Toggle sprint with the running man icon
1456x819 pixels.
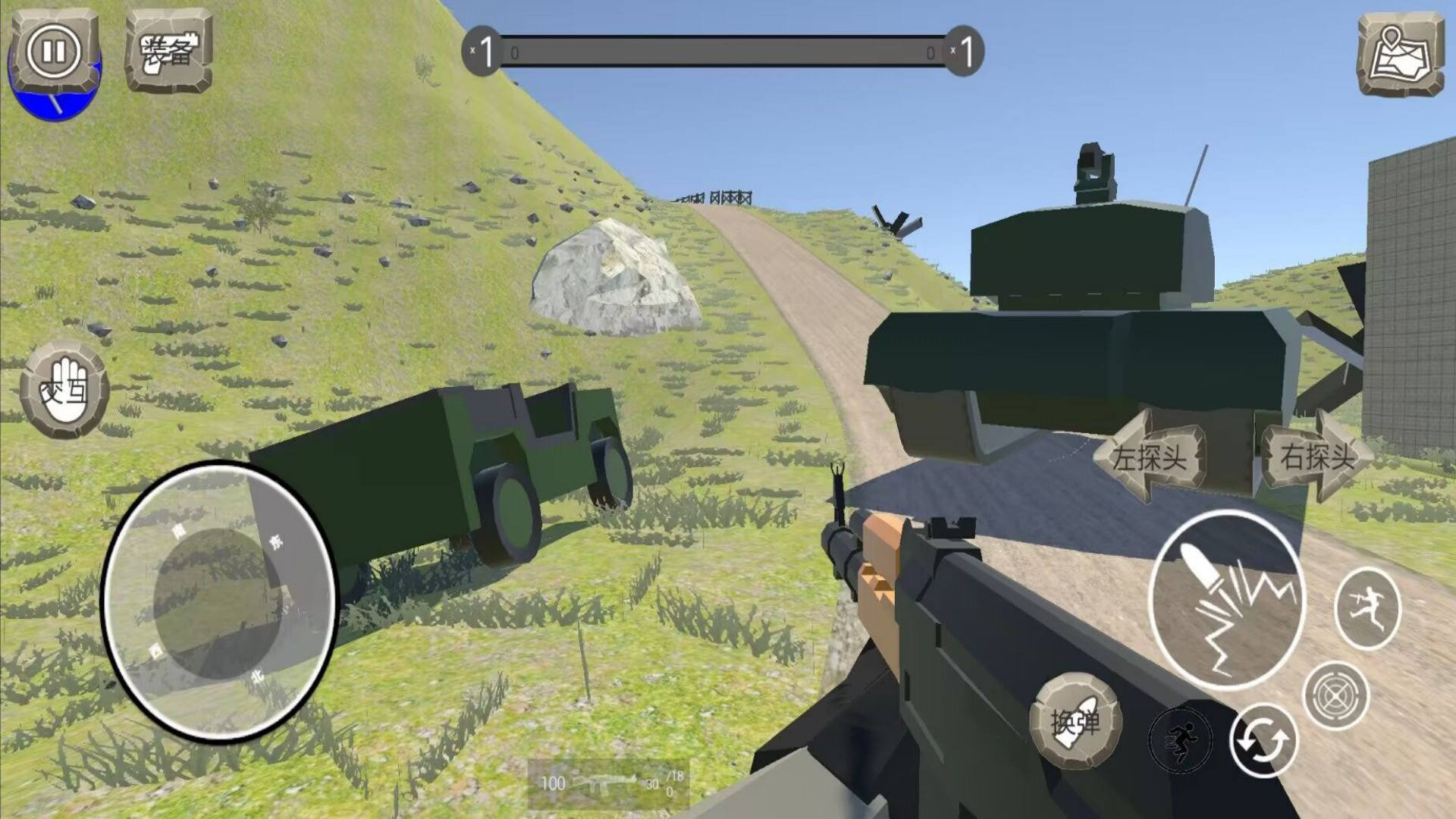[x=1180, y=739]
